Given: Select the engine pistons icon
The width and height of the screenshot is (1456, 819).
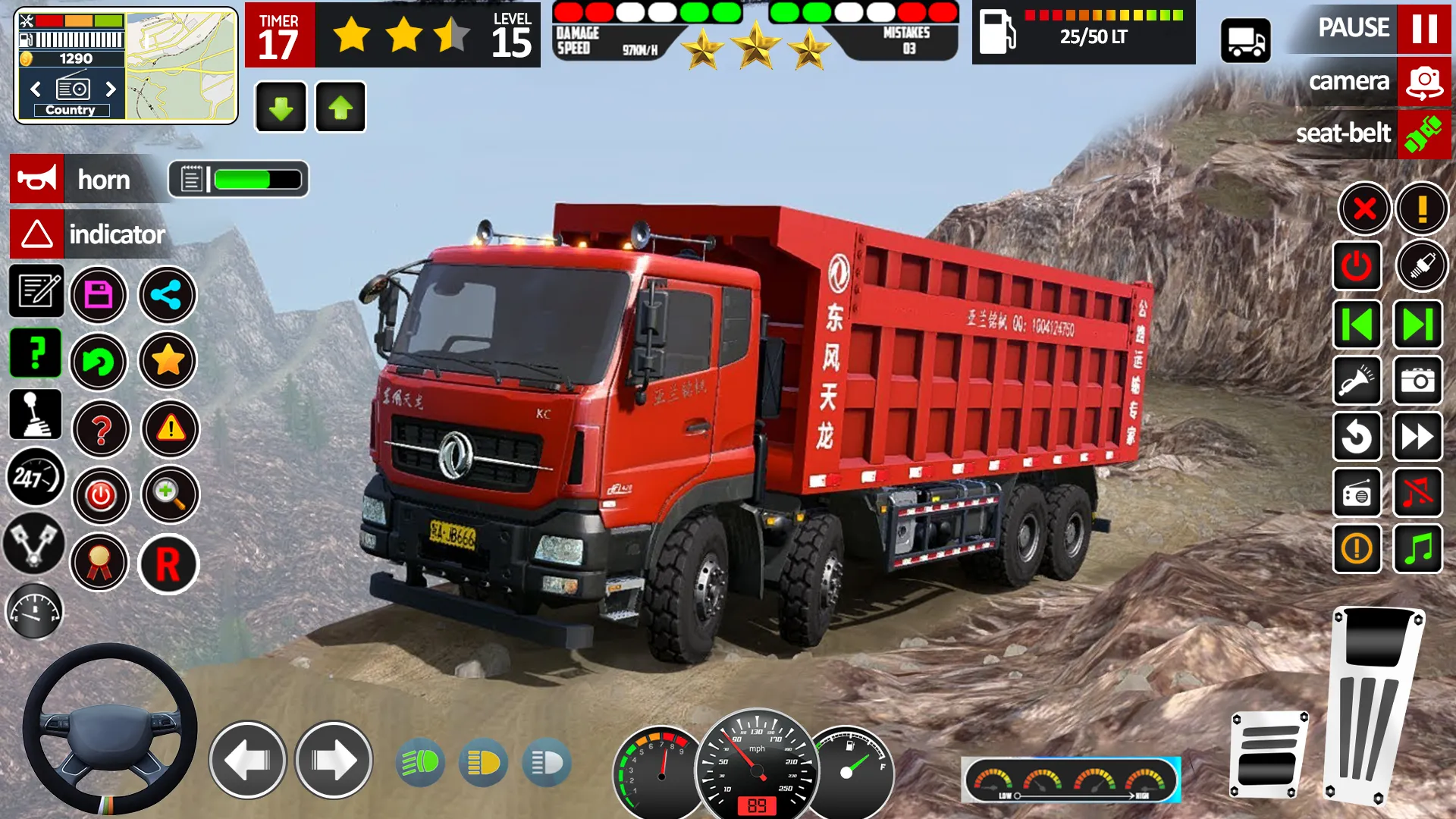Looking at the screenshot, I should [x=36, y=544].
